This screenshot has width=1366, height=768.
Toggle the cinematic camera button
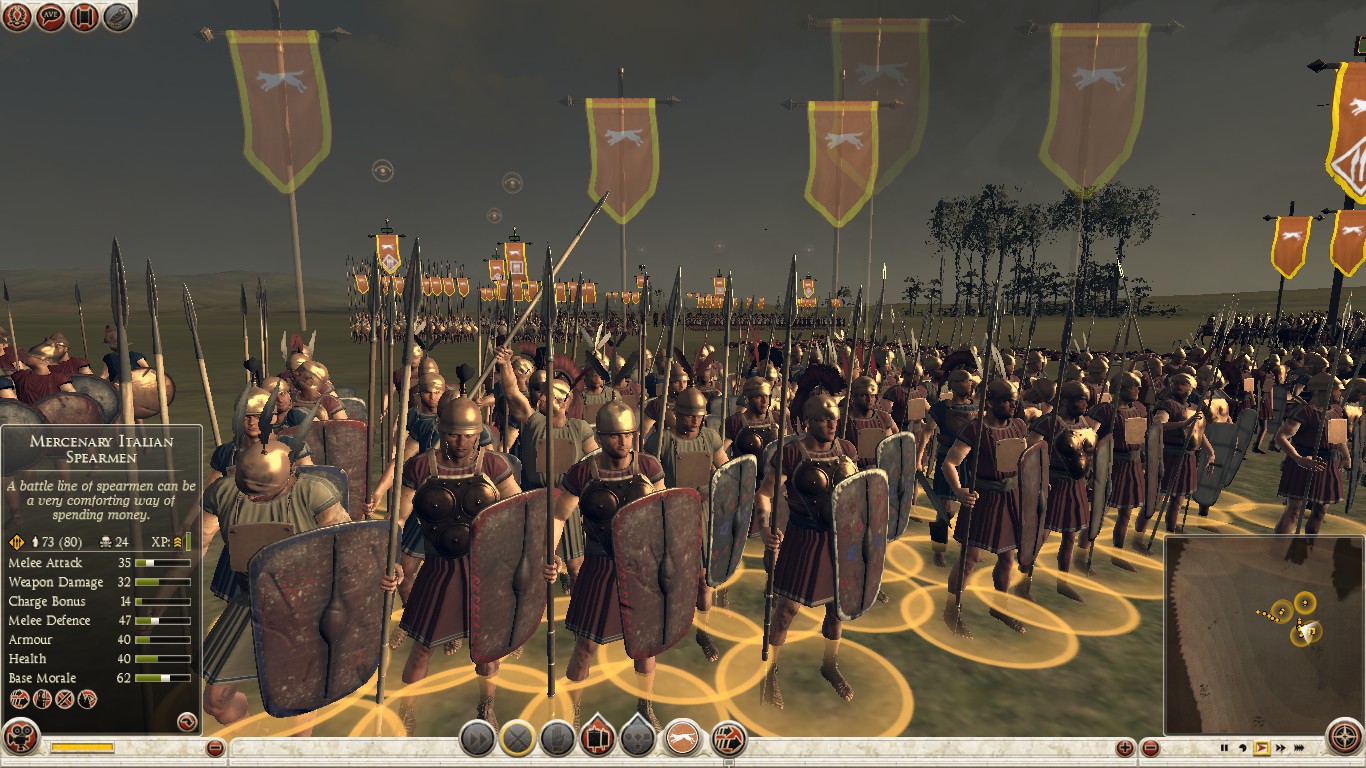[20, 737]
